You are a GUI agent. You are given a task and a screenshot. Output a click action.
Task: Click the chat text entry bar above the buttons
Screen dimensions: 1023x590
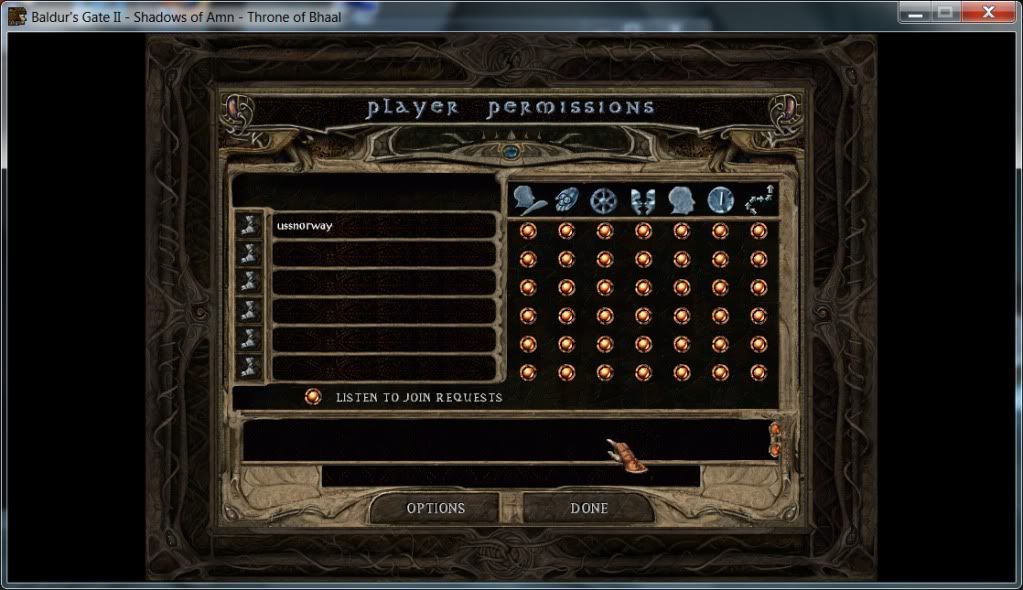coord(510,475)
